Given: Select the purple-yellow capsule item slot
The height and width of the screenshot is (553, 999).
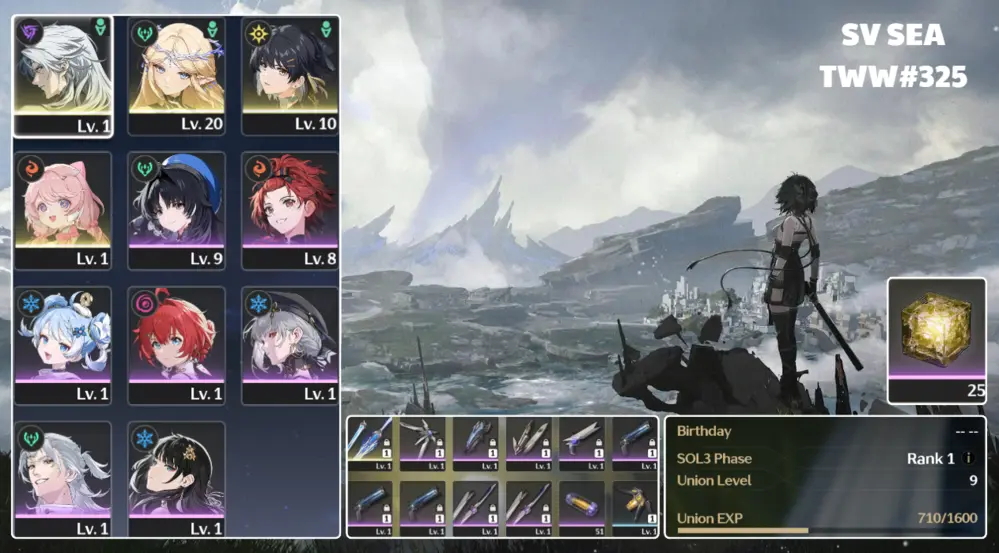Looking at the screenshot, I should 582,503.
